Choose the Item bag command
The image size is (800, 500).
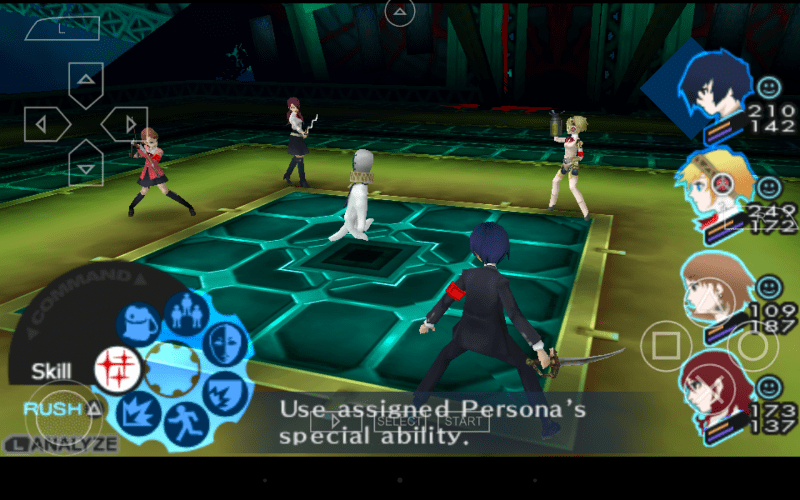click(138, 324)
